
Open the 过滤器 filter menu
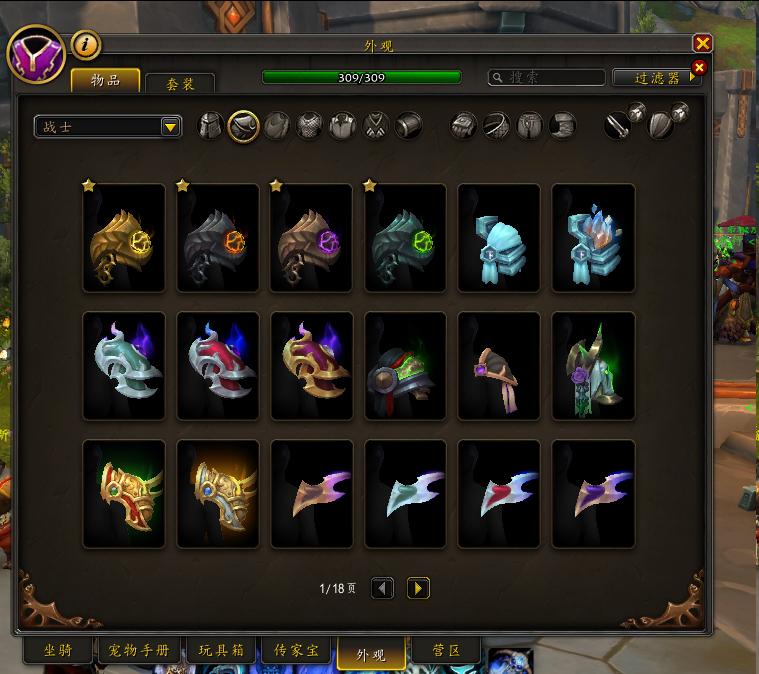click(x=657, y=77)
